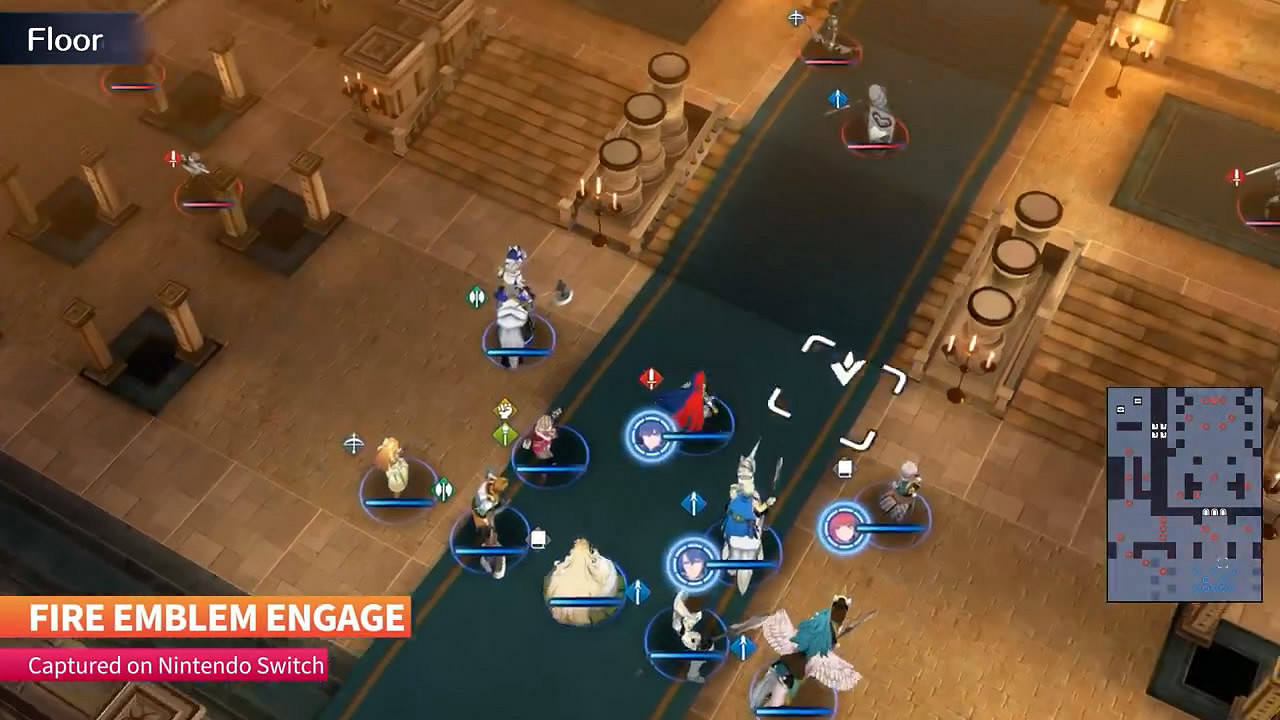This screenshot has height=720, width=1280.
Task: Click the white item box icon on the carpet
Action: pos(537,539)
